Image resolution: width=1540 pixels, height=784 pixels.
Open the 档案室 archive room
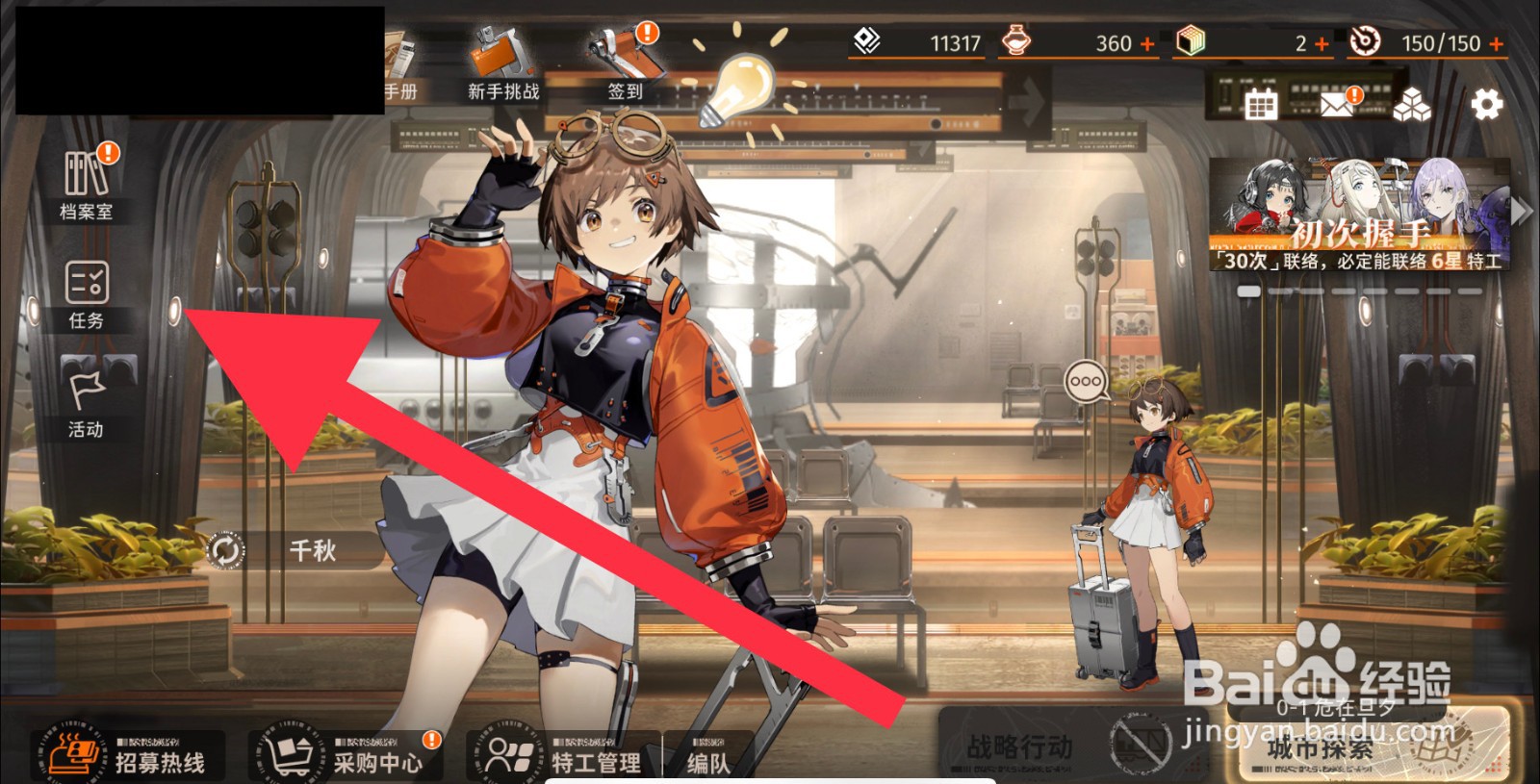tap(87, 184)
